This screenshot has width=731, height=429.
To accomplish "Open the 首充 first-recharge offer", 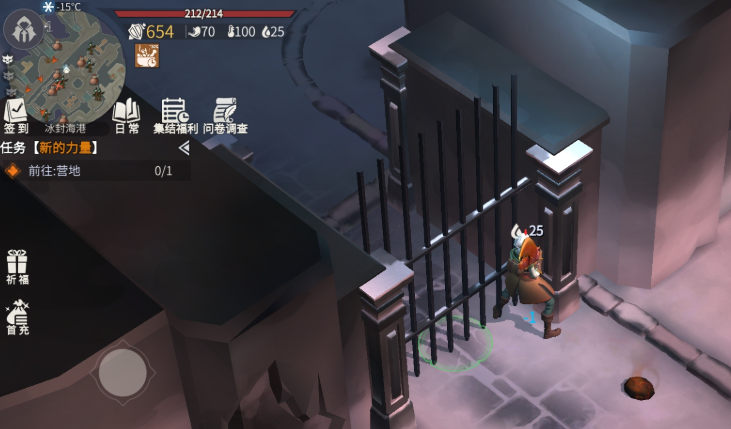I will 17,317.
